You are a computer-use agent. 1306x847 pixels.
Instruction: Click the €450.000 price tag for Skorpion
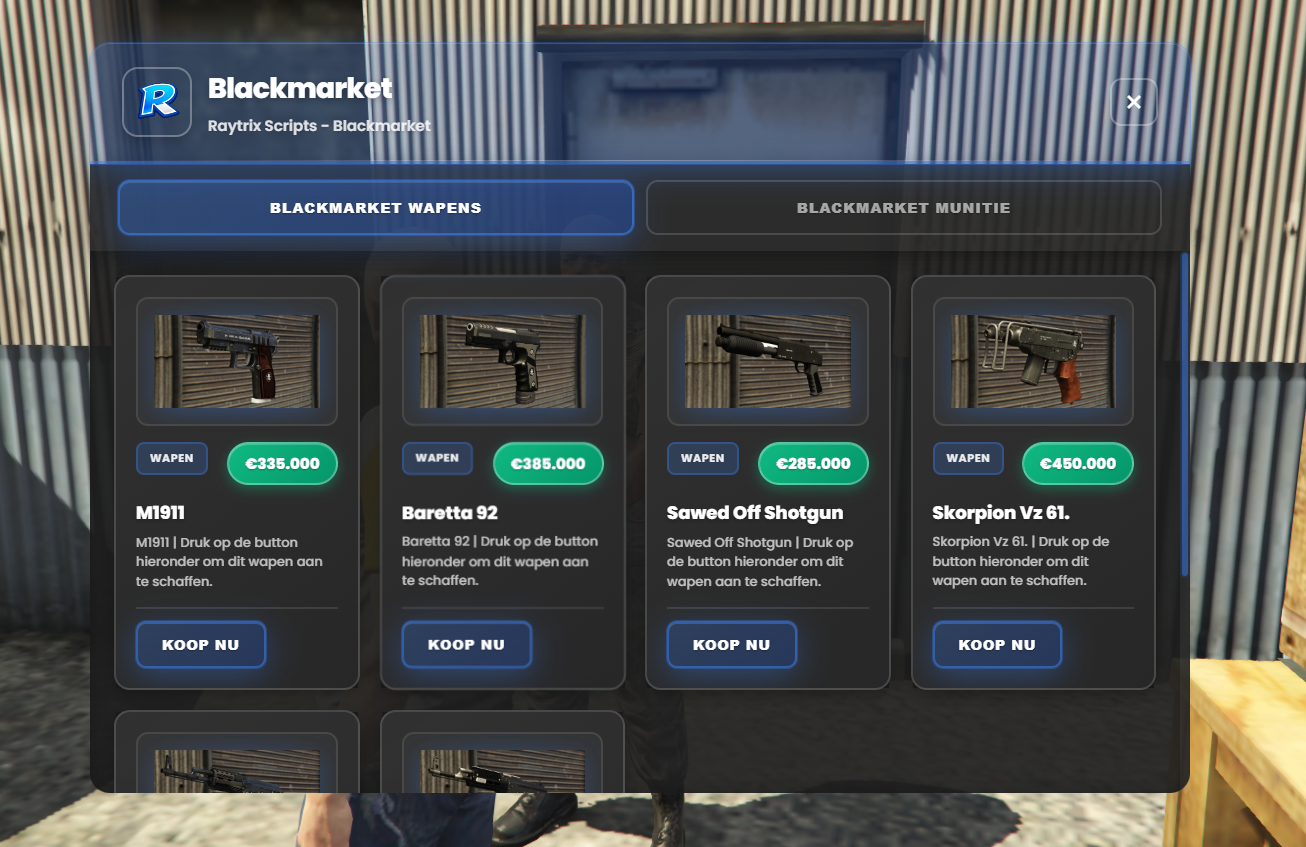(1077, 463)
